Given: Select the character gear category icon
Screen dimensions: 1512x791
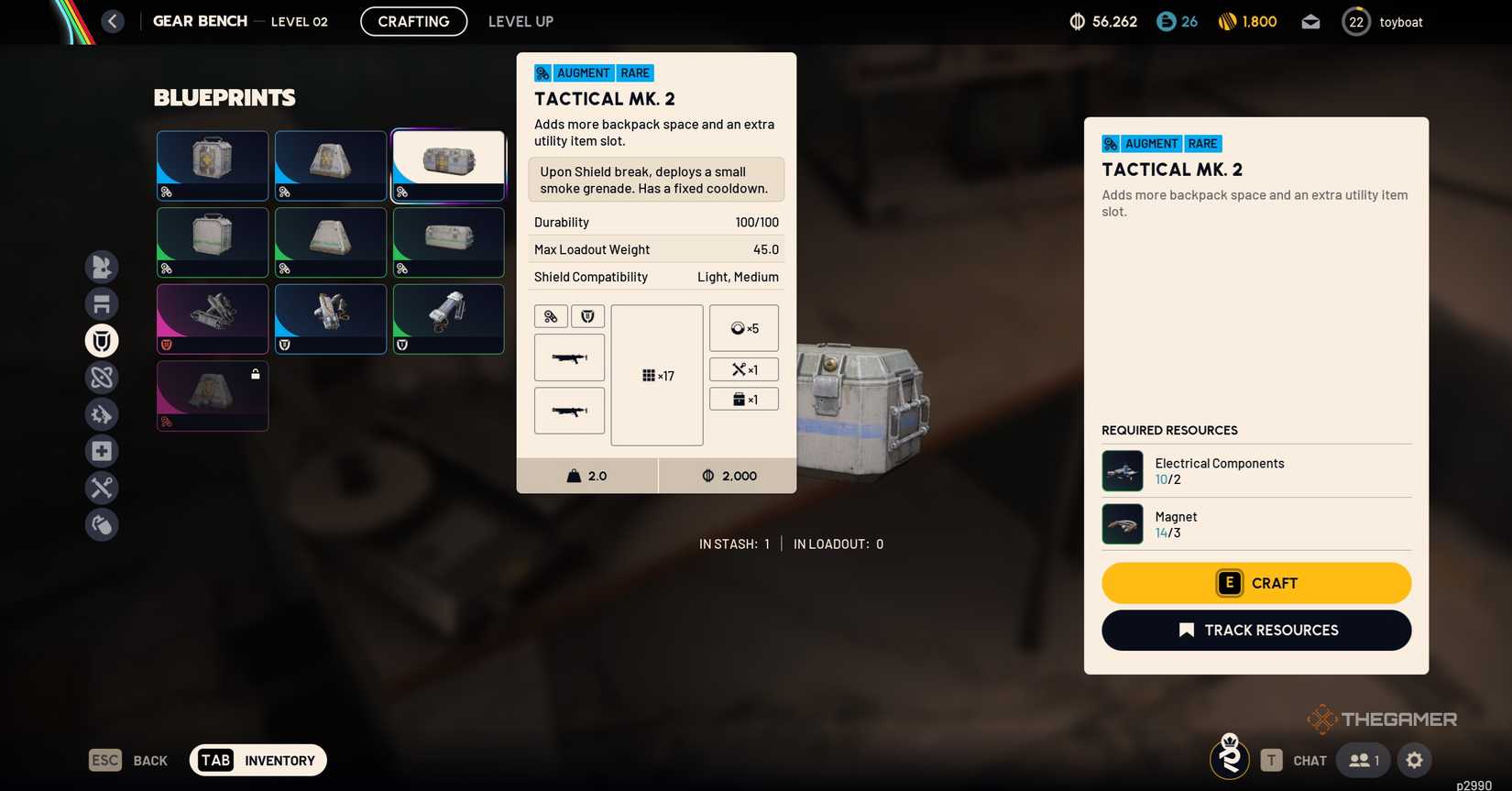Looking at the screenshot, I should [102, 266].
